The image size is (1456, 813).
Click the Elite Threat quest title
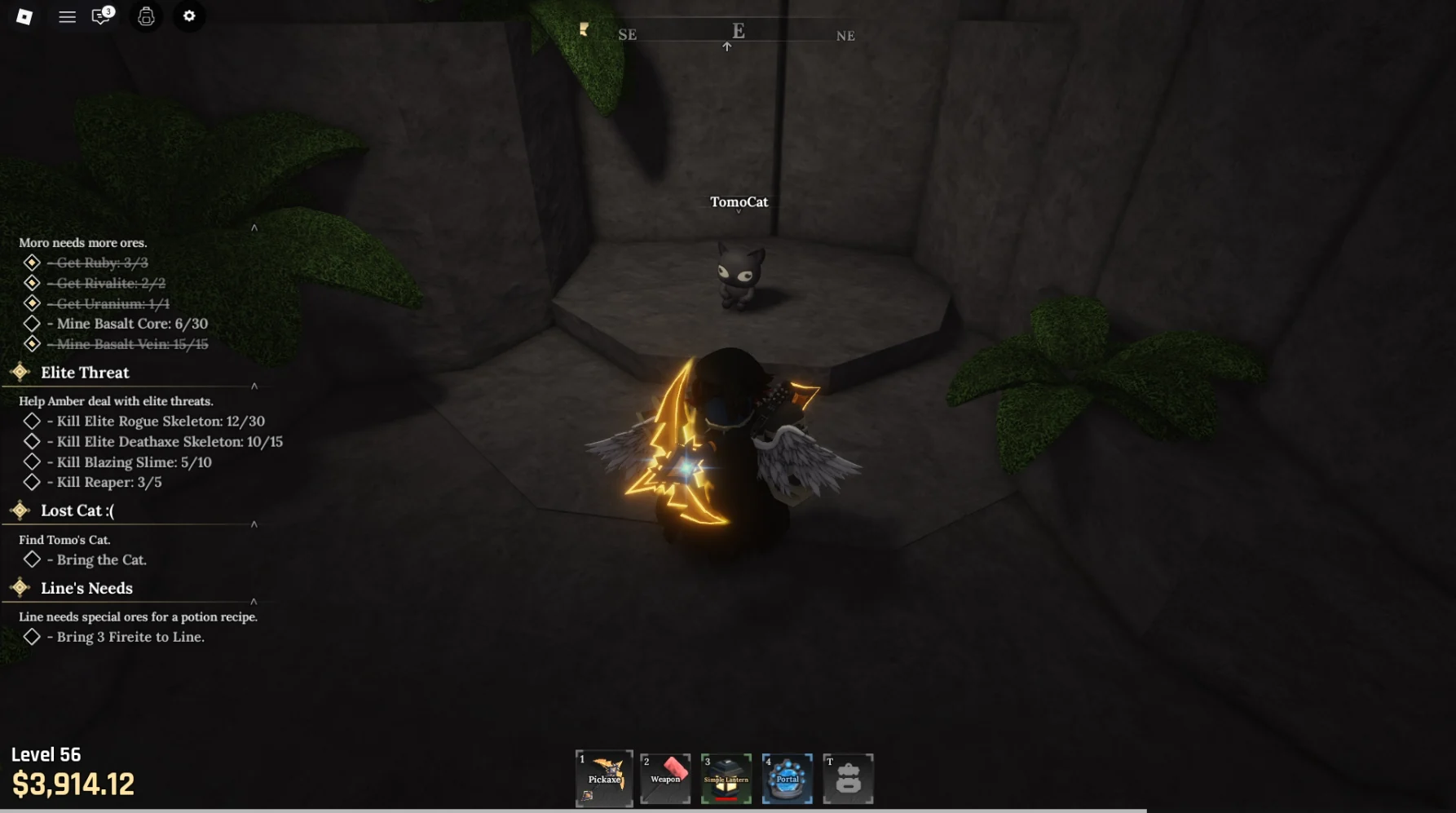click(86, 373)
